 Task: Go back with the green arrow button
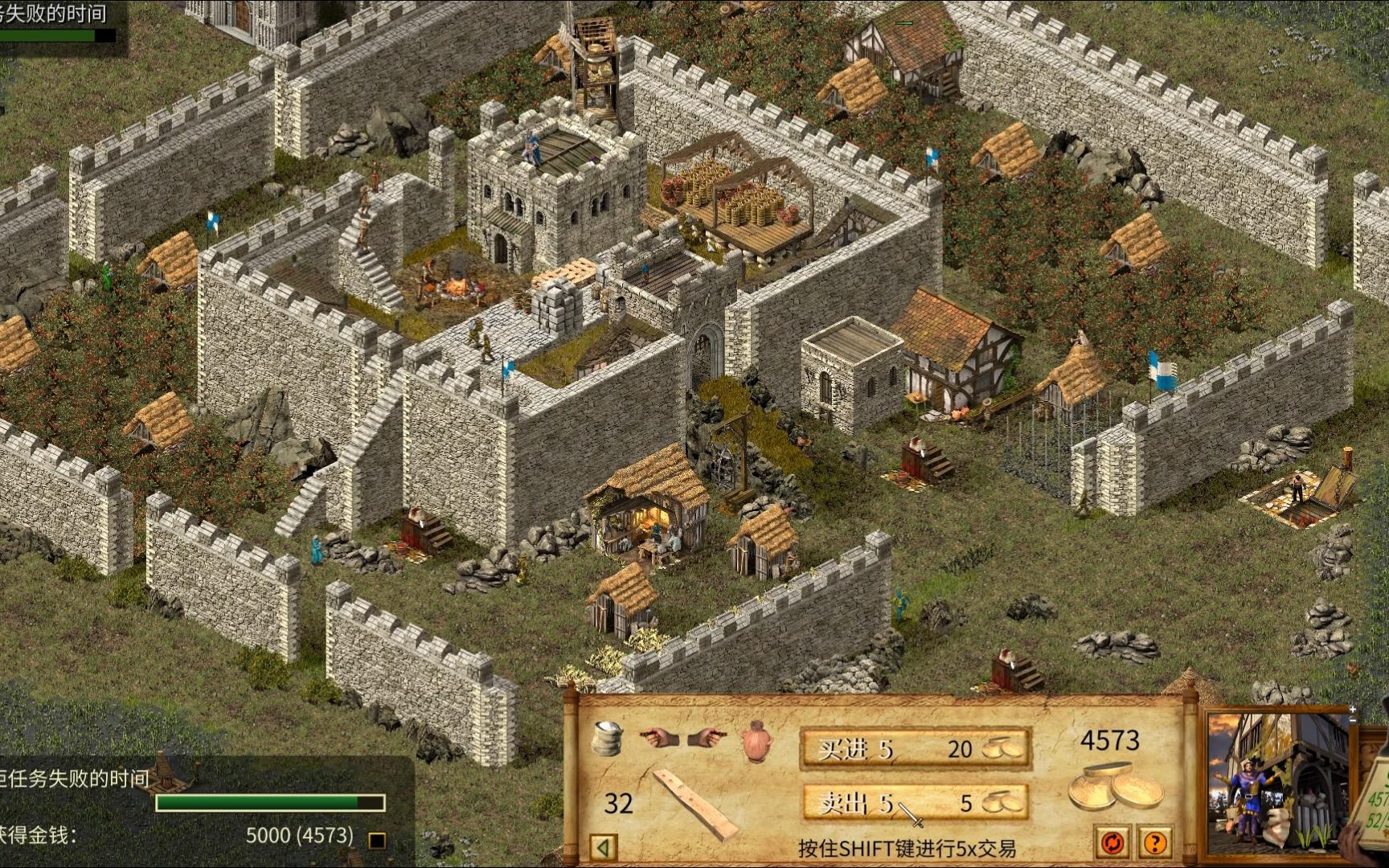point(603,846)
